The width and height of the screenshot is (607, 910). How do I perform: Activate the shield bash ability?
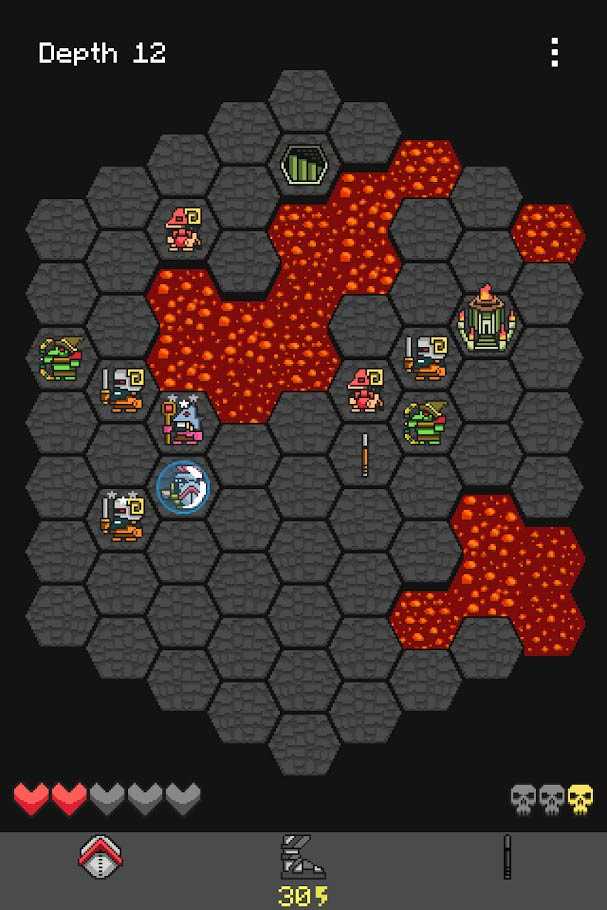[101, 856]
